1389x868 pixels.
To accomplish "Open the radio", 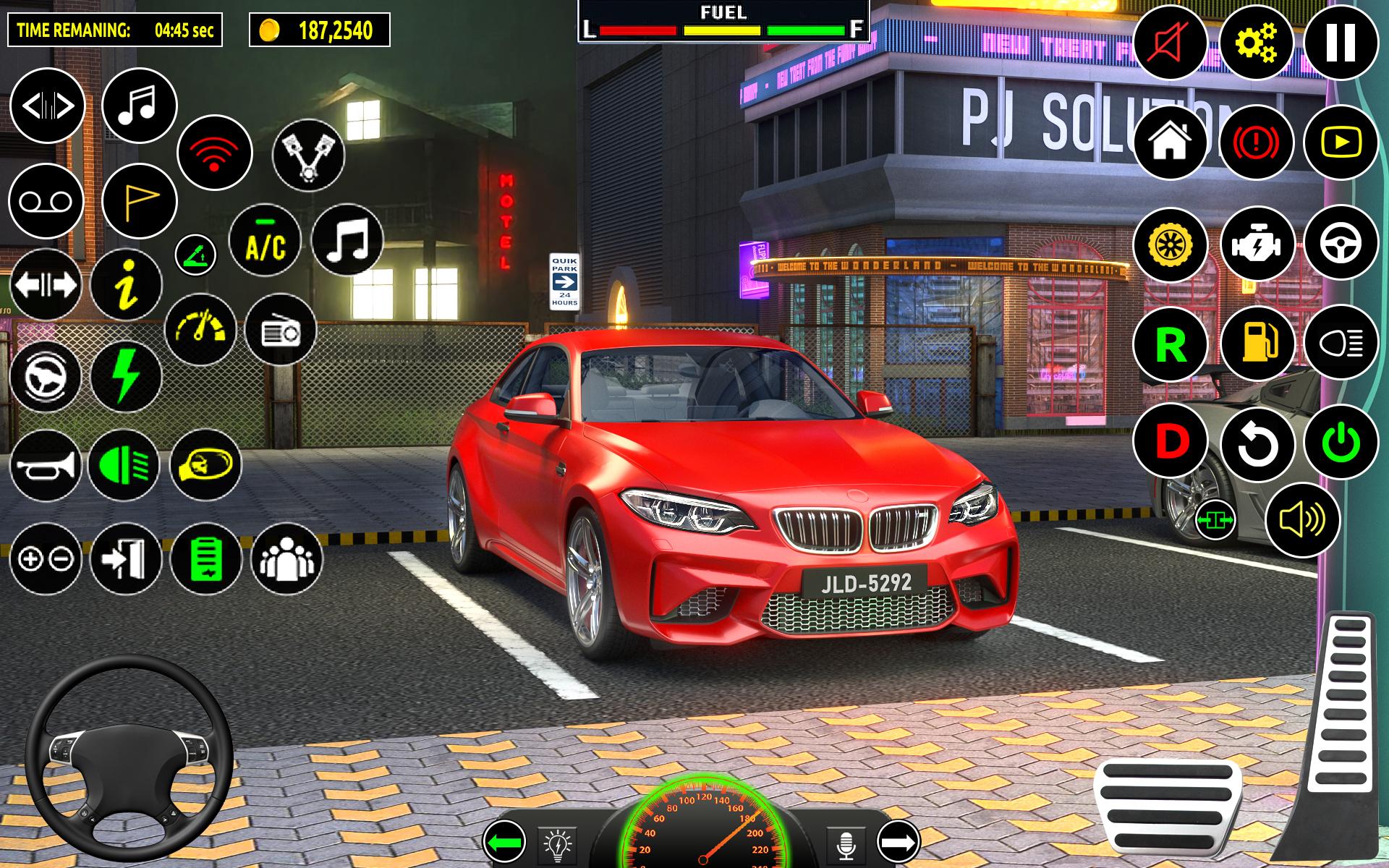I will (x=281, y=331).
